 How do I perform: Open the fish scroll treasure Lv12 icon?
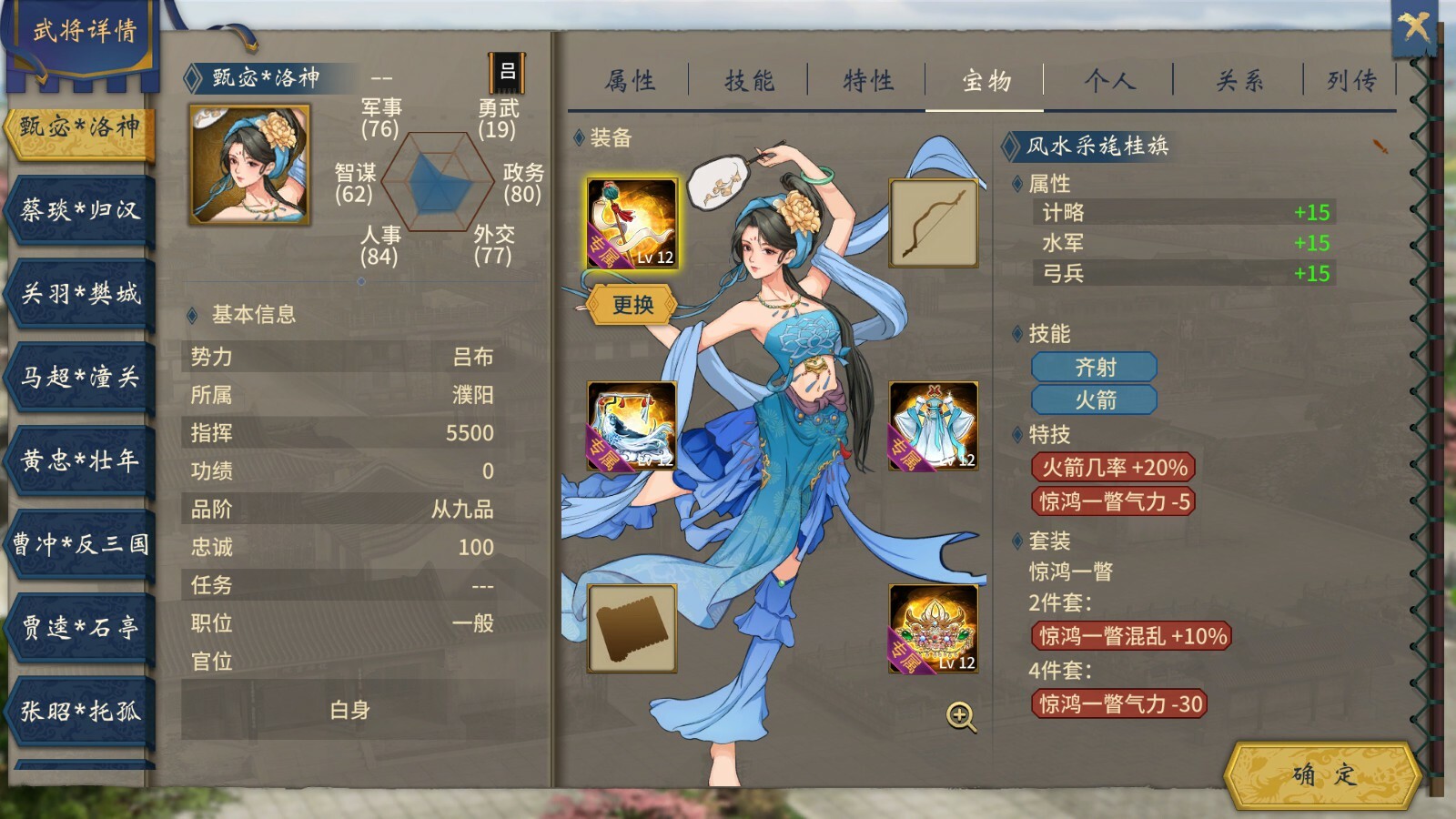tap(631, 424)
